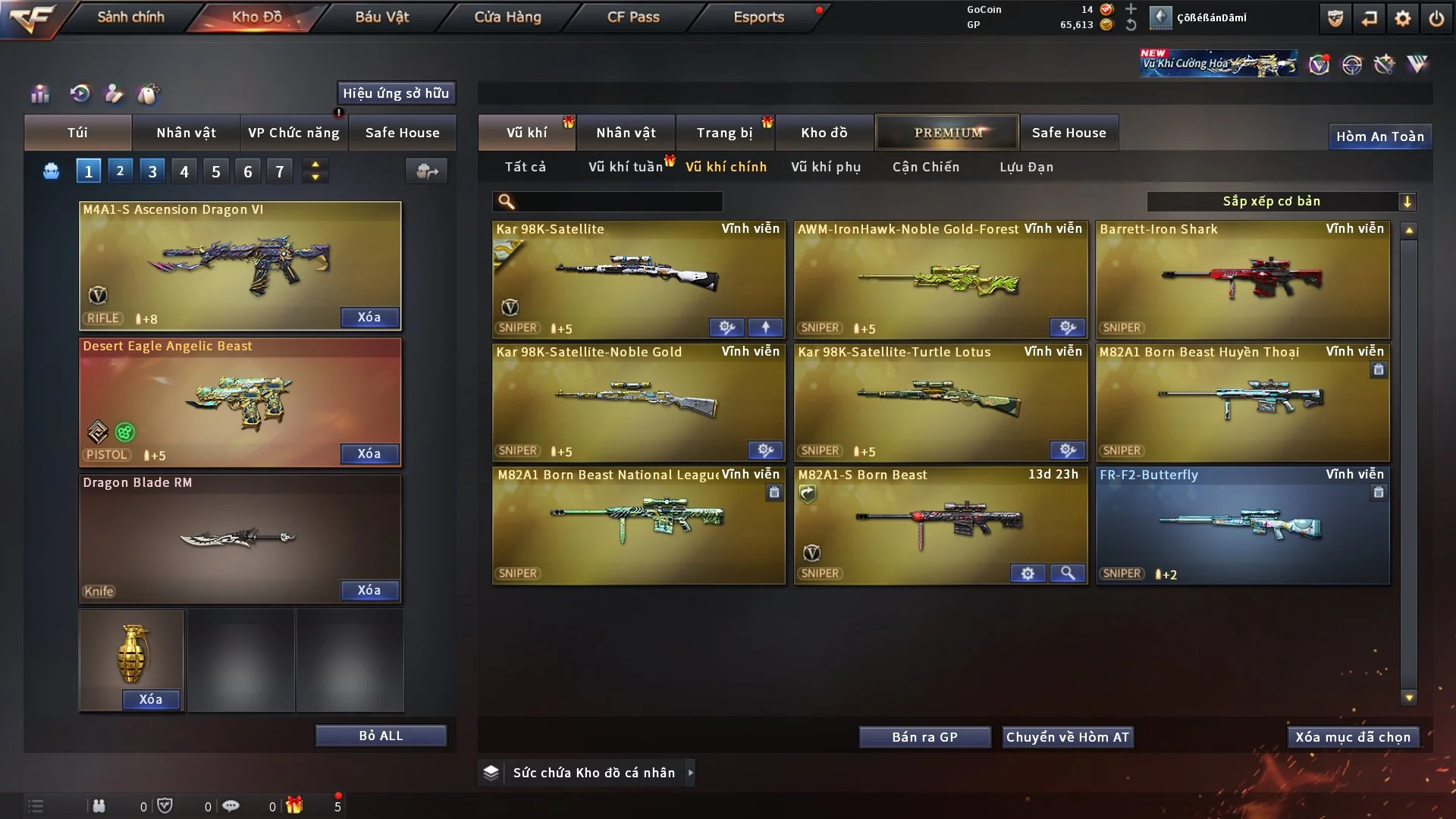Show the Vũ khí phụ category
This screenshot has width=1456, height=819.
coord(826,167)
